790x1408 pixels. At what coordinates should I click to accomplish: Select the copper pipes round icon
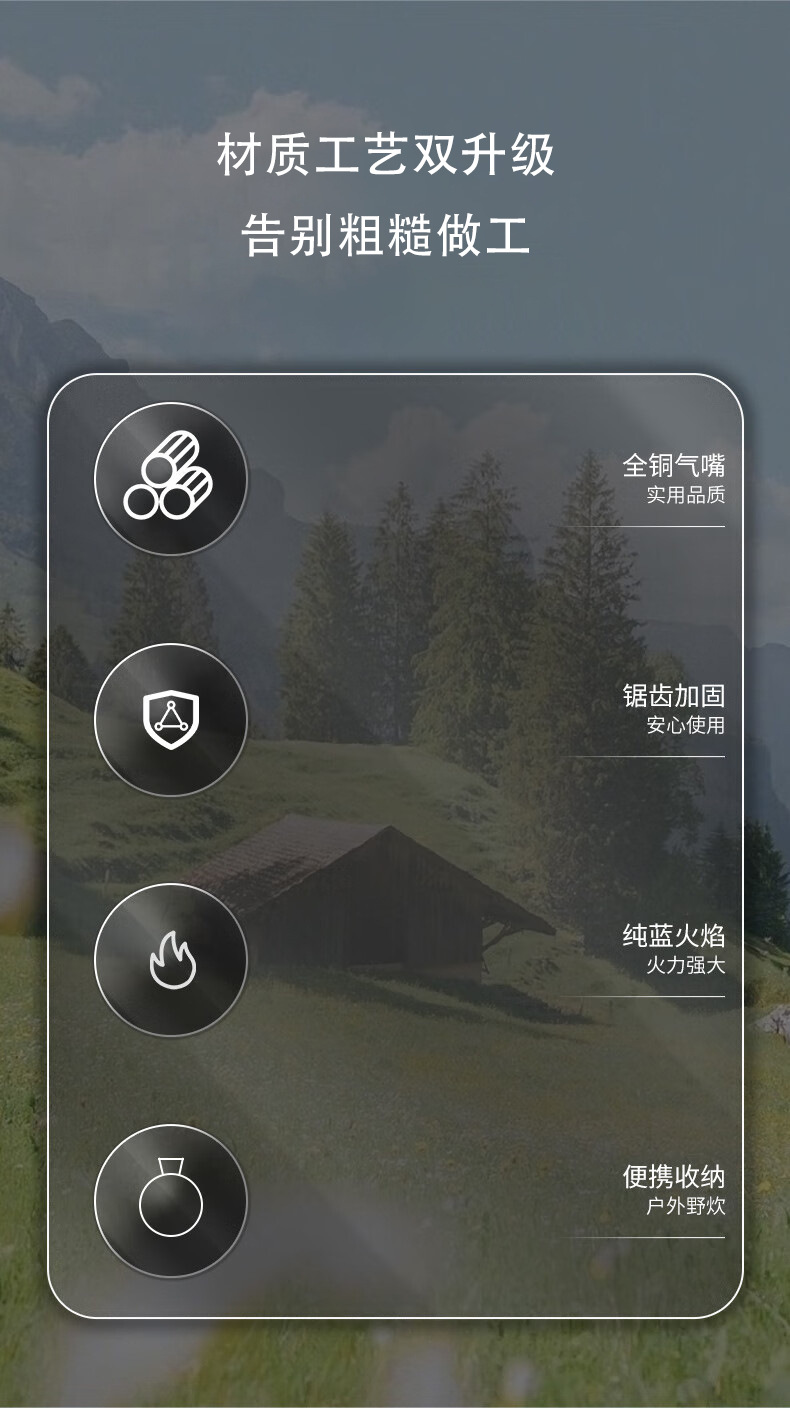[x=170, y=479]
